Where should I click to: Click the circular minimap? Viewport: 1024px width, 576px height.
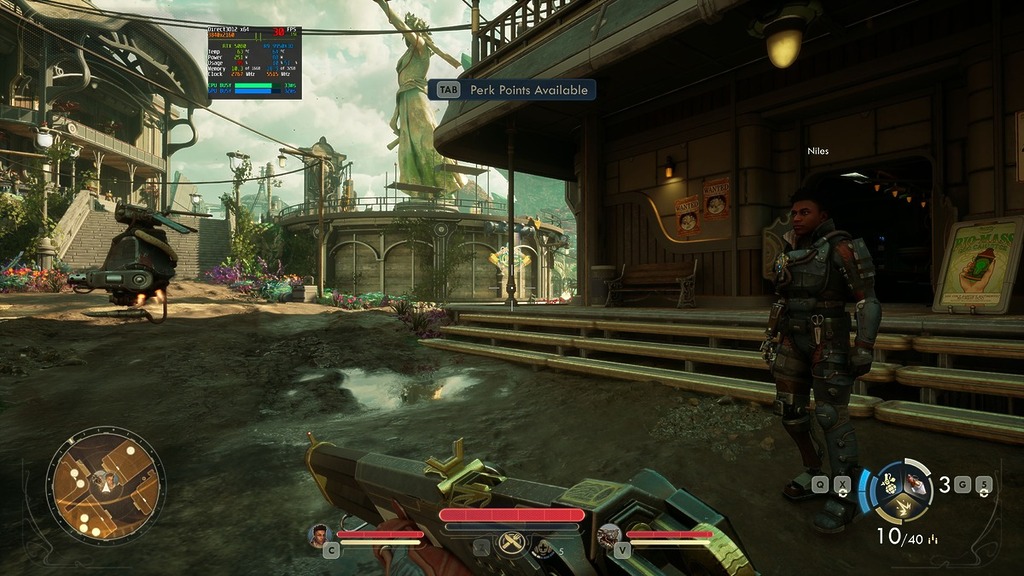point(105,486)
